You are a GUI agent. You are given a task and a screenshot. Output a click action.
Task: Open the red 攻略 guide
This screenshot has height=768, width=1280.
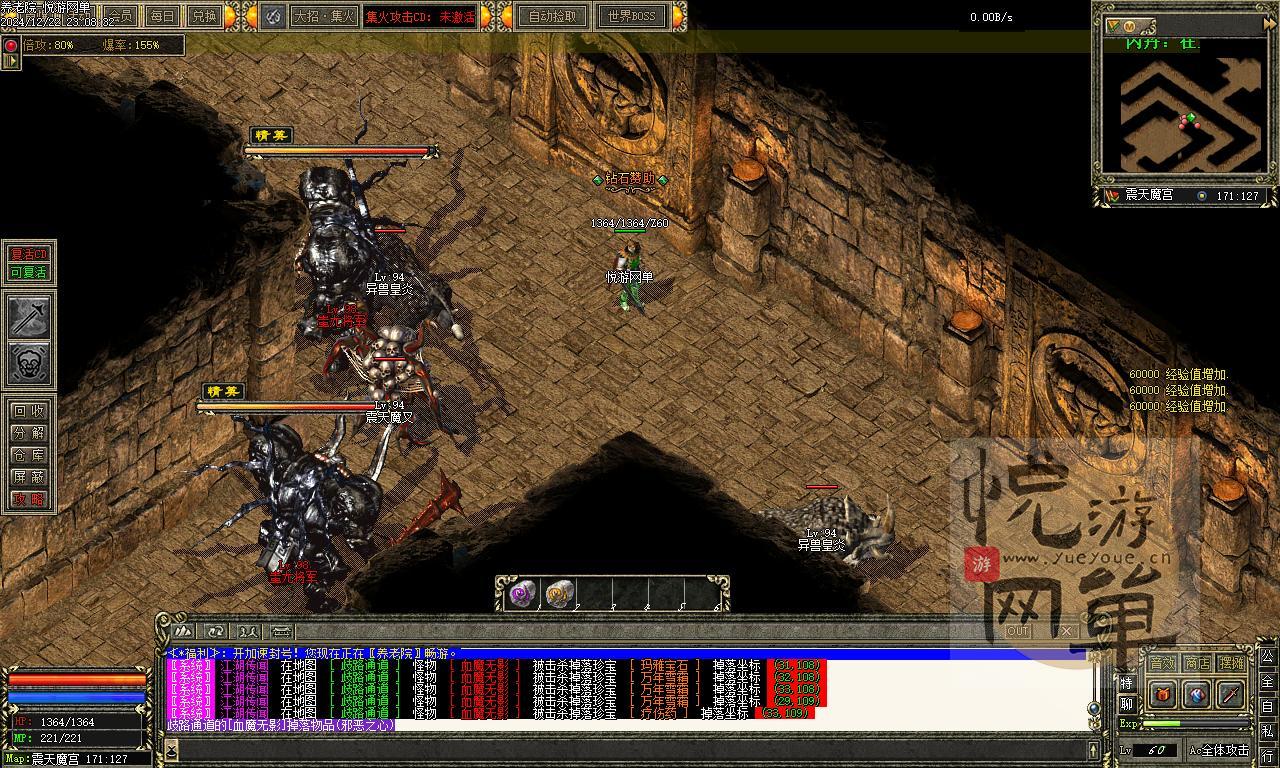click(29, 499)
